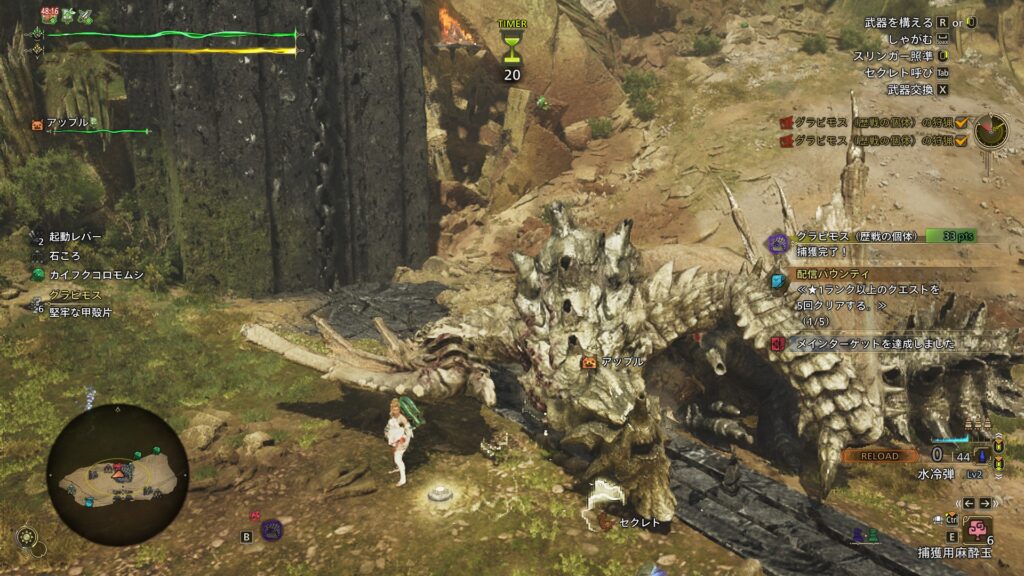Viewport: 1024px width, 576px height.
Task: Open the Gravios capture notification
Action: tap(870, 244)
